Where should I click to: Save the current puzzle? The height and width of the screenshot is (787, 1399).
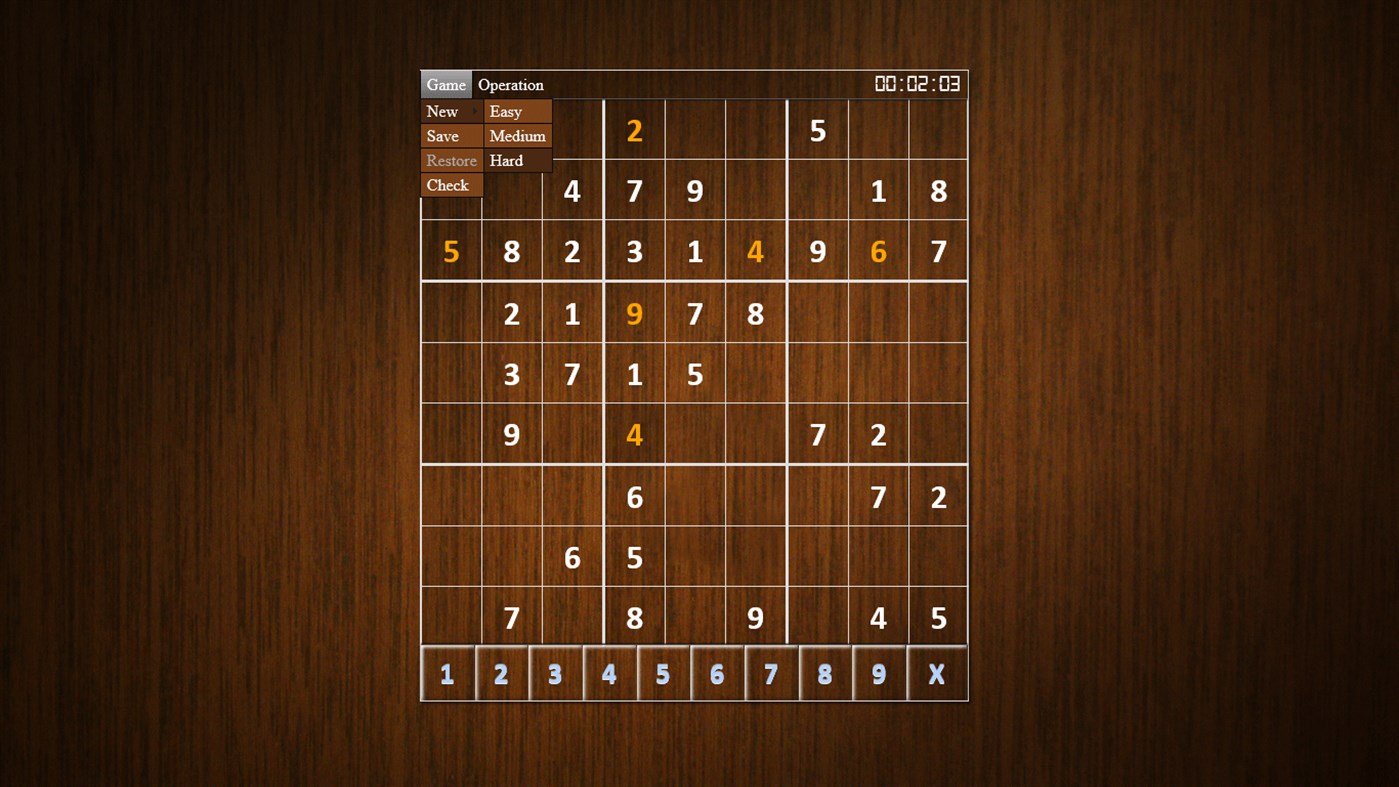[443, 136]
